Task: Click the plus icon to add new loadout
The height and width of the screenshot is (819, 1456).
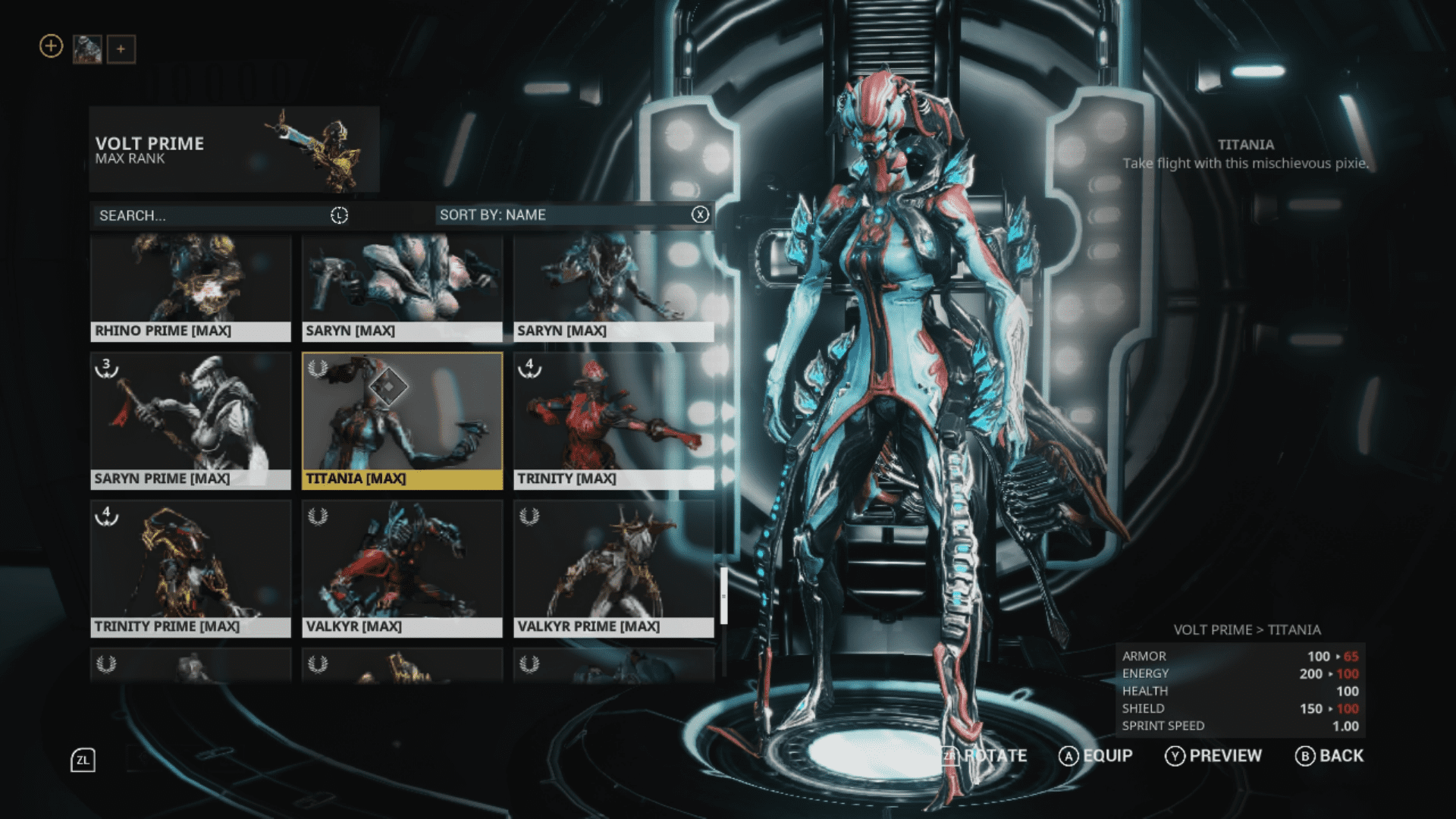Action: click(x=50, y=46)
